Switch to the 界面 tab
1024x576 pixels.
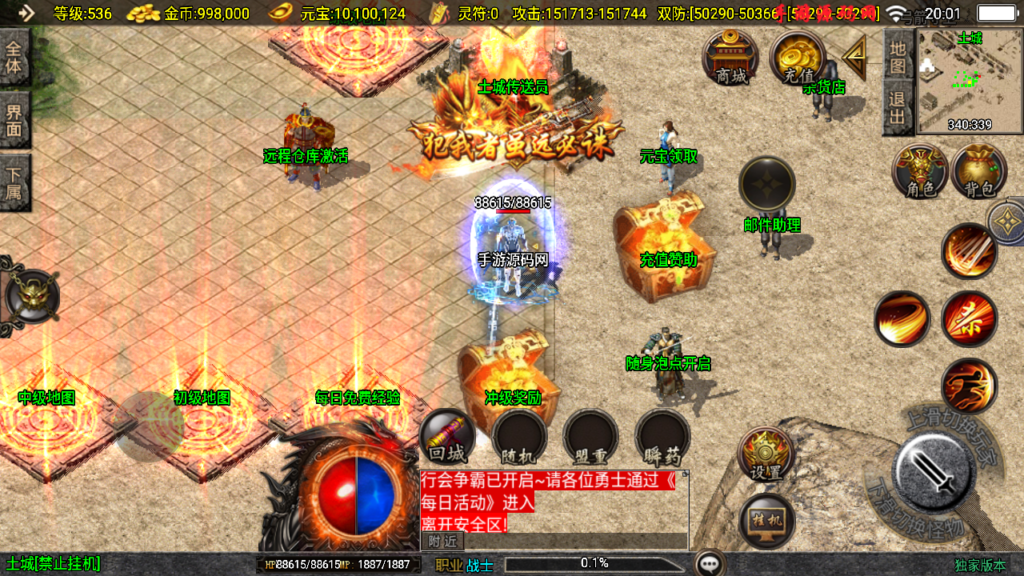tap(15, 120)
